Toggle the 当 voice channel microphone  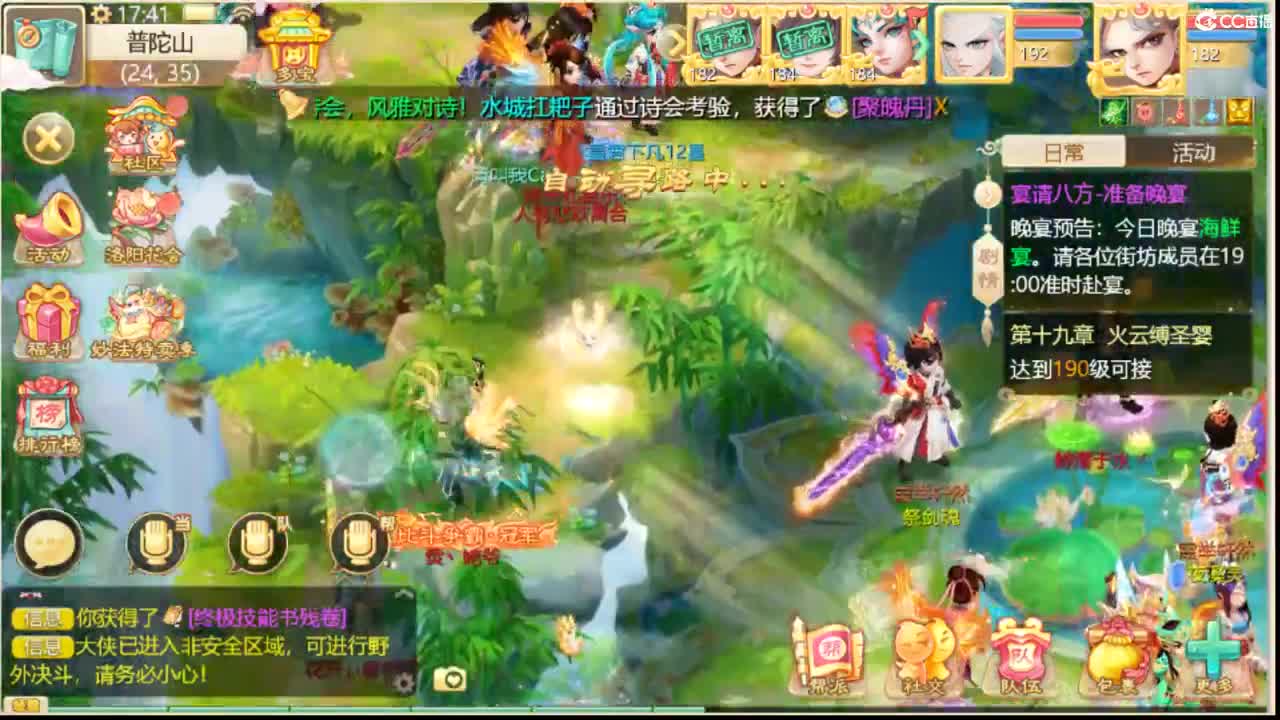click(155, 543)
